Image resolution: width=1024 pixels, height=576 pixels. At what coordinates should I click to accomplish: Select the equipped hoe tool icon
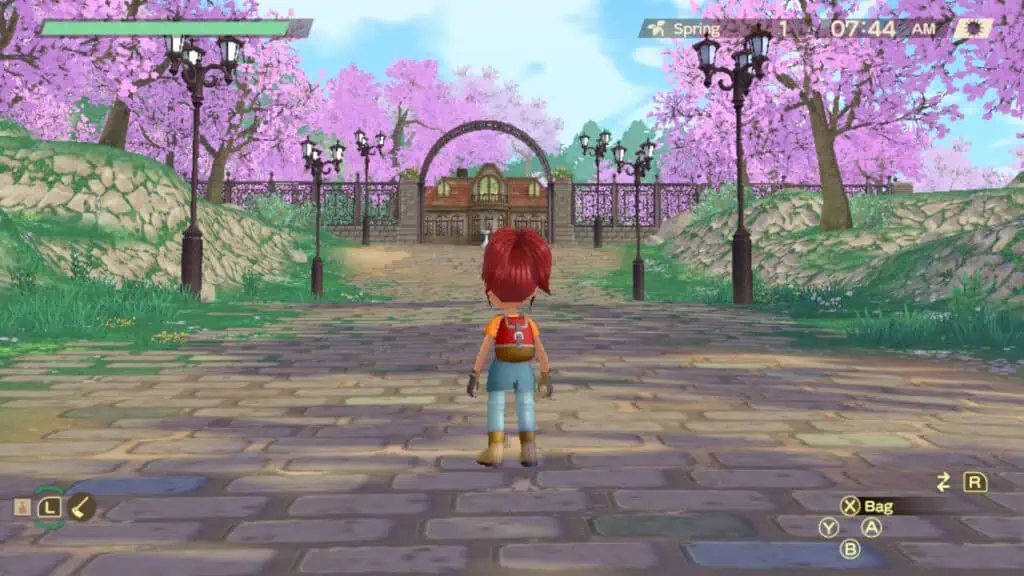click(x=82, y=507)
